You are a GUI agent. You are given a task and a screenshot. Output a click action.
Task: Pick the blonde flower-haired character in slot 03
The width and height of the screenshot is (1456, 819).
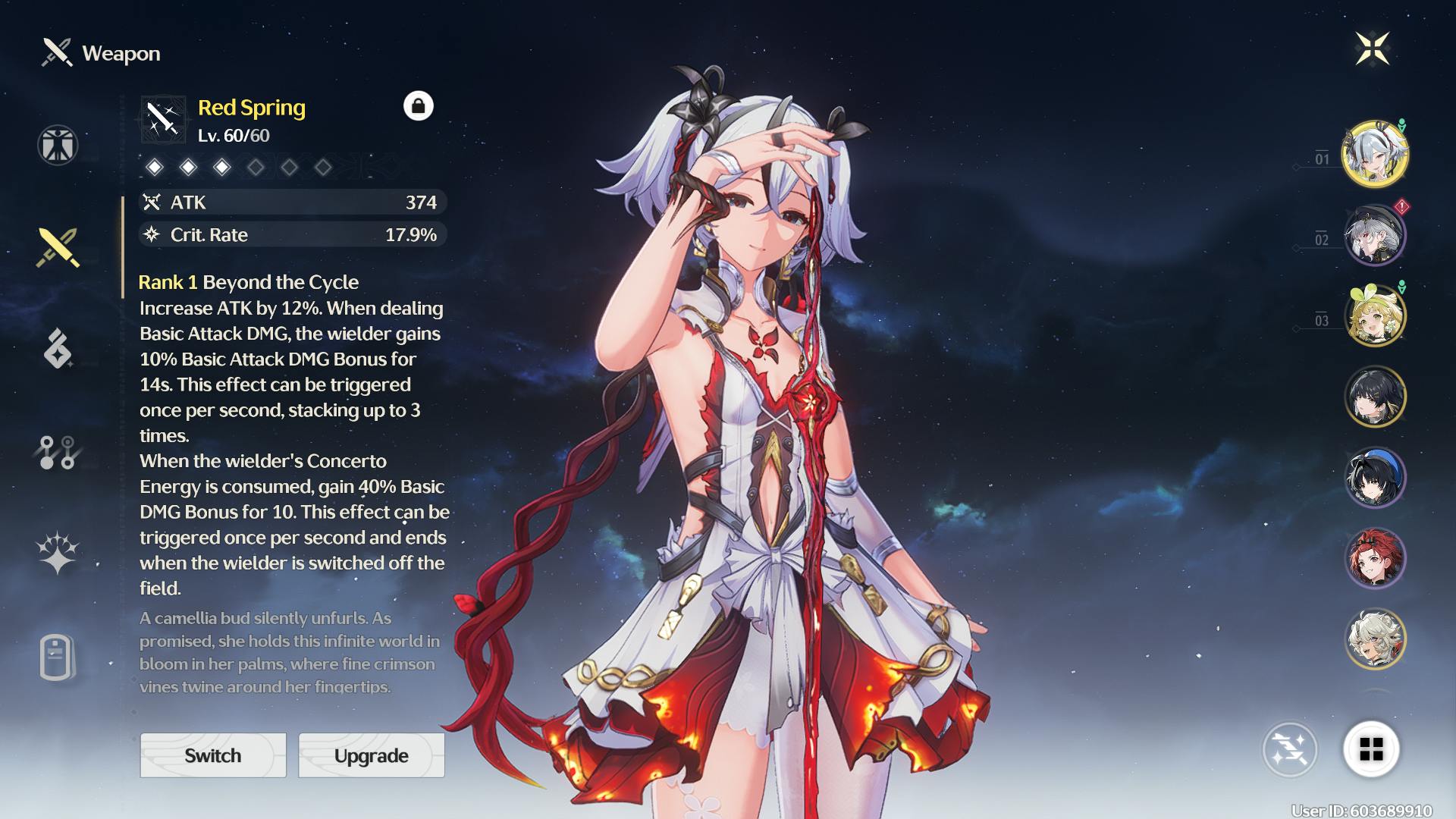tap(1375, 315)
